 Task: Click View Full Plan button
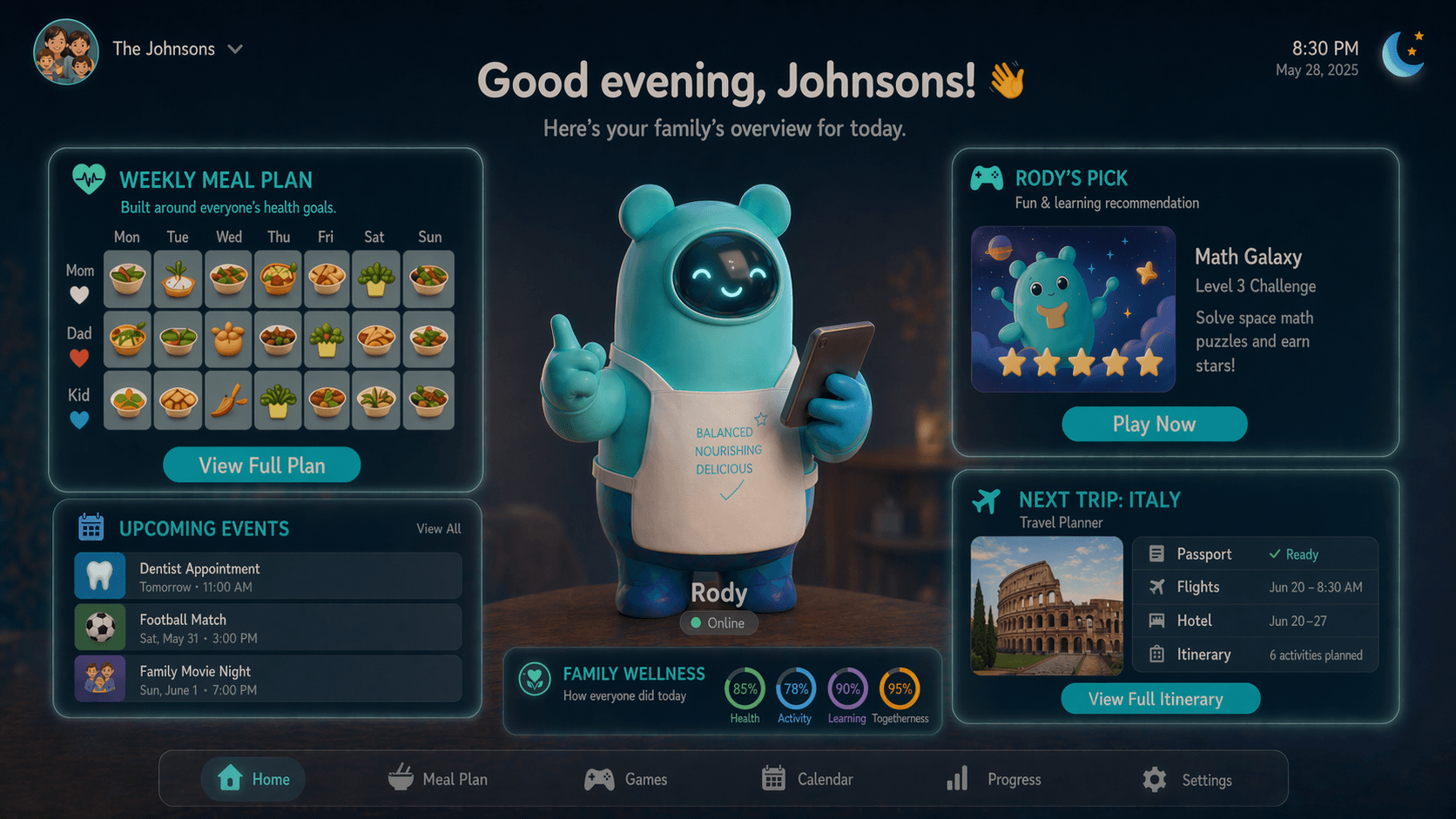tap(261, 465)
